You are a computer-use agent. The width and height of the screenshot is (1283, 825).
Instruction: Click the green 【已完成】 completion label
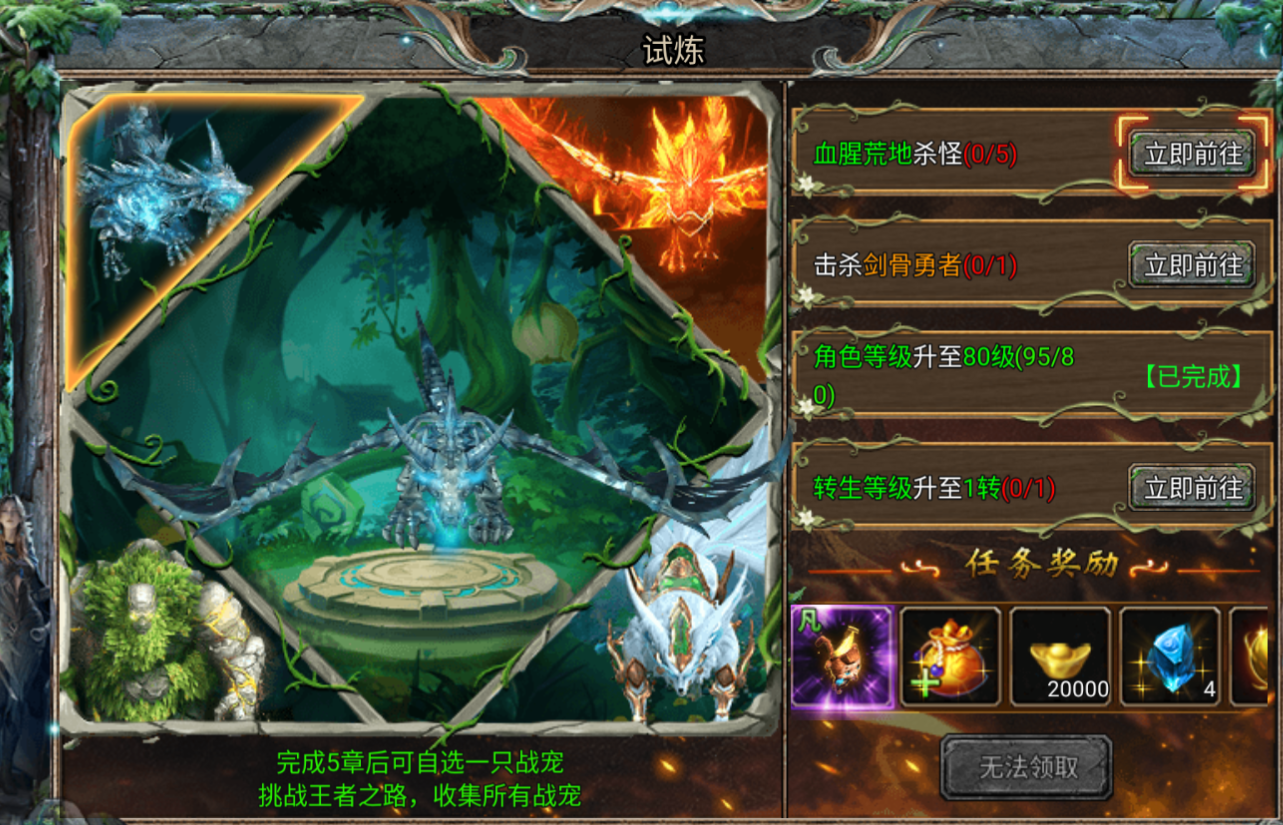pyautogui.click(x=1190, y=378)
